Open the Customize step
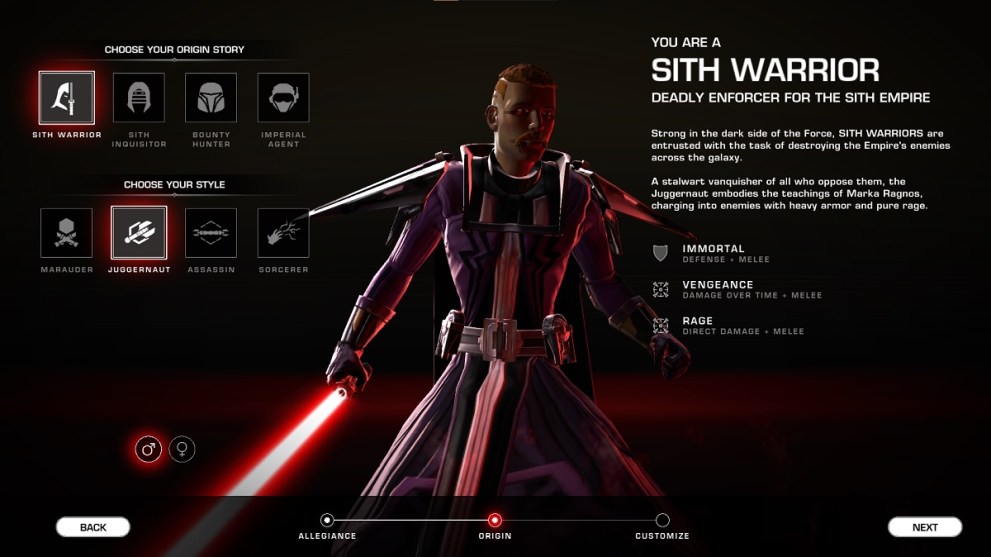 pos(662,520)
